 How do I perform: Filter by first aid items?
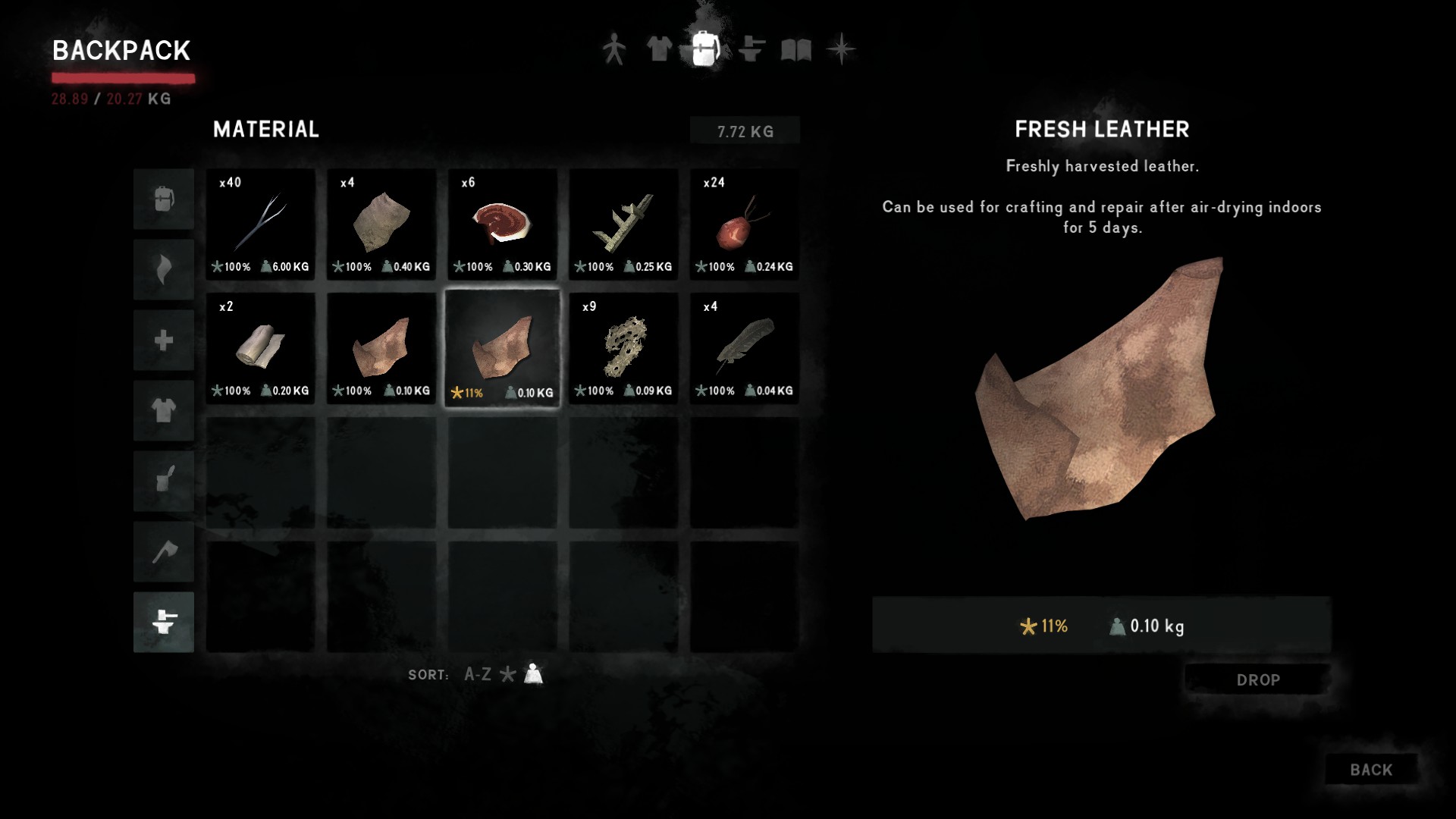(164, 340)
